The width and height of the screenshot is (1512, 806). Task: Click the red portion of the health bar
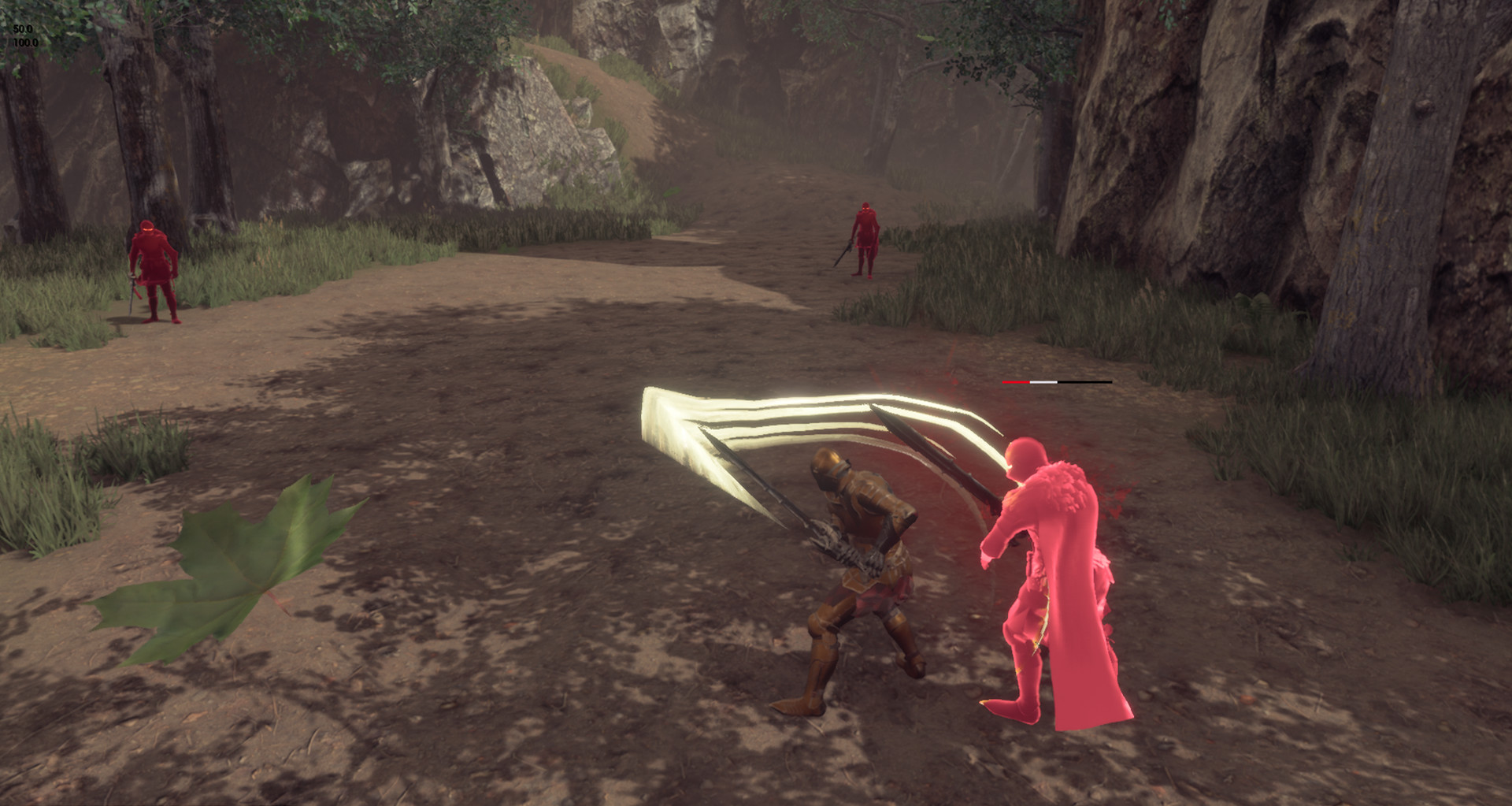(x=1016, y=381)
